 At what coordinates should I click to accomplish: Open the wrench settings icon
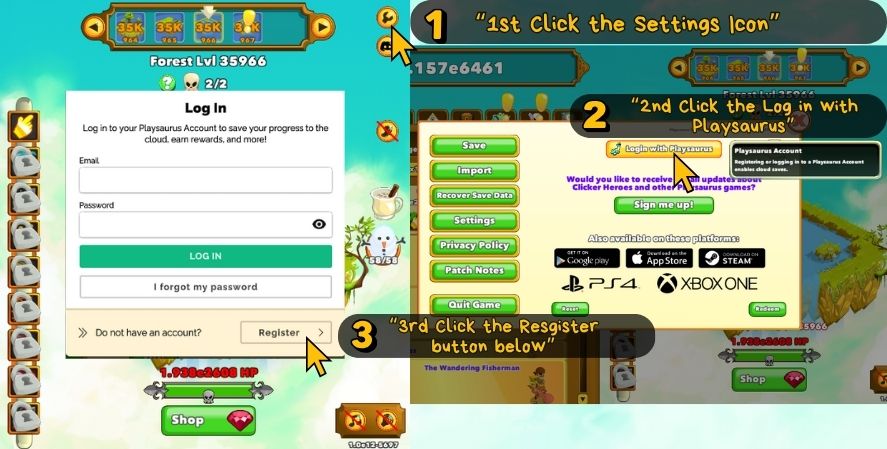(388, 17)
